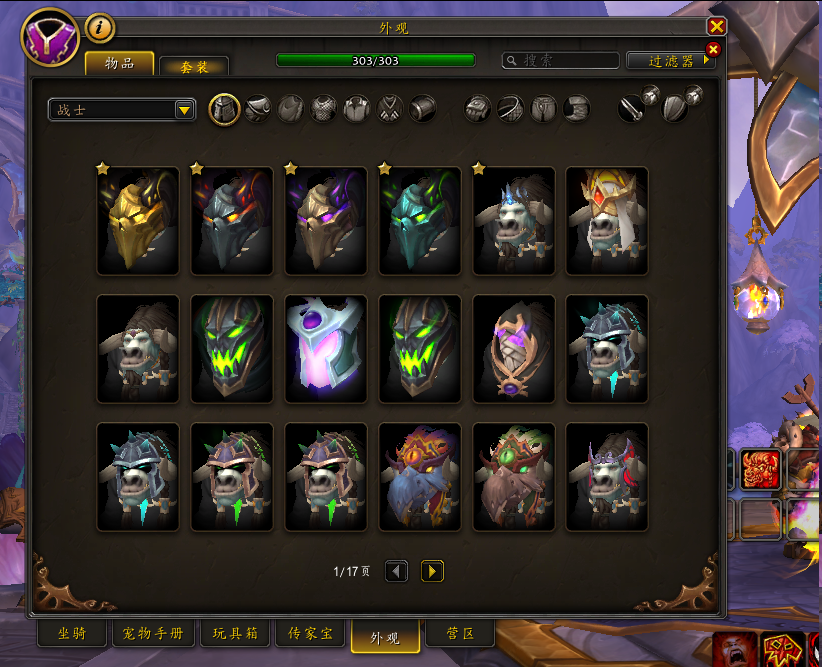Open the 过滤器 filter menu

click(x=670, y=61)
